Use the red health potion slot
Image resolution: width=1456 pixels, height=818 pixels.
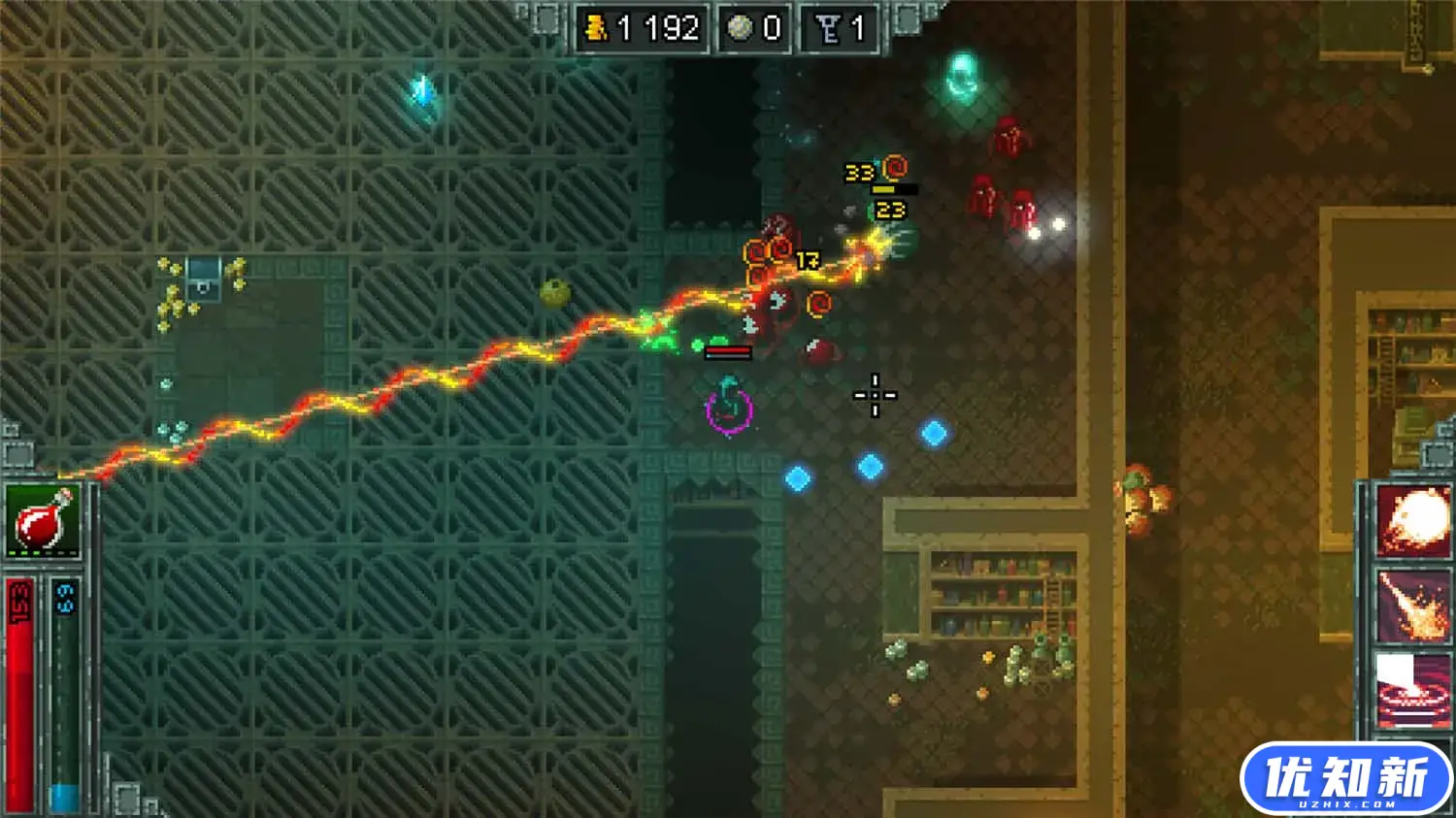point(44,520)
